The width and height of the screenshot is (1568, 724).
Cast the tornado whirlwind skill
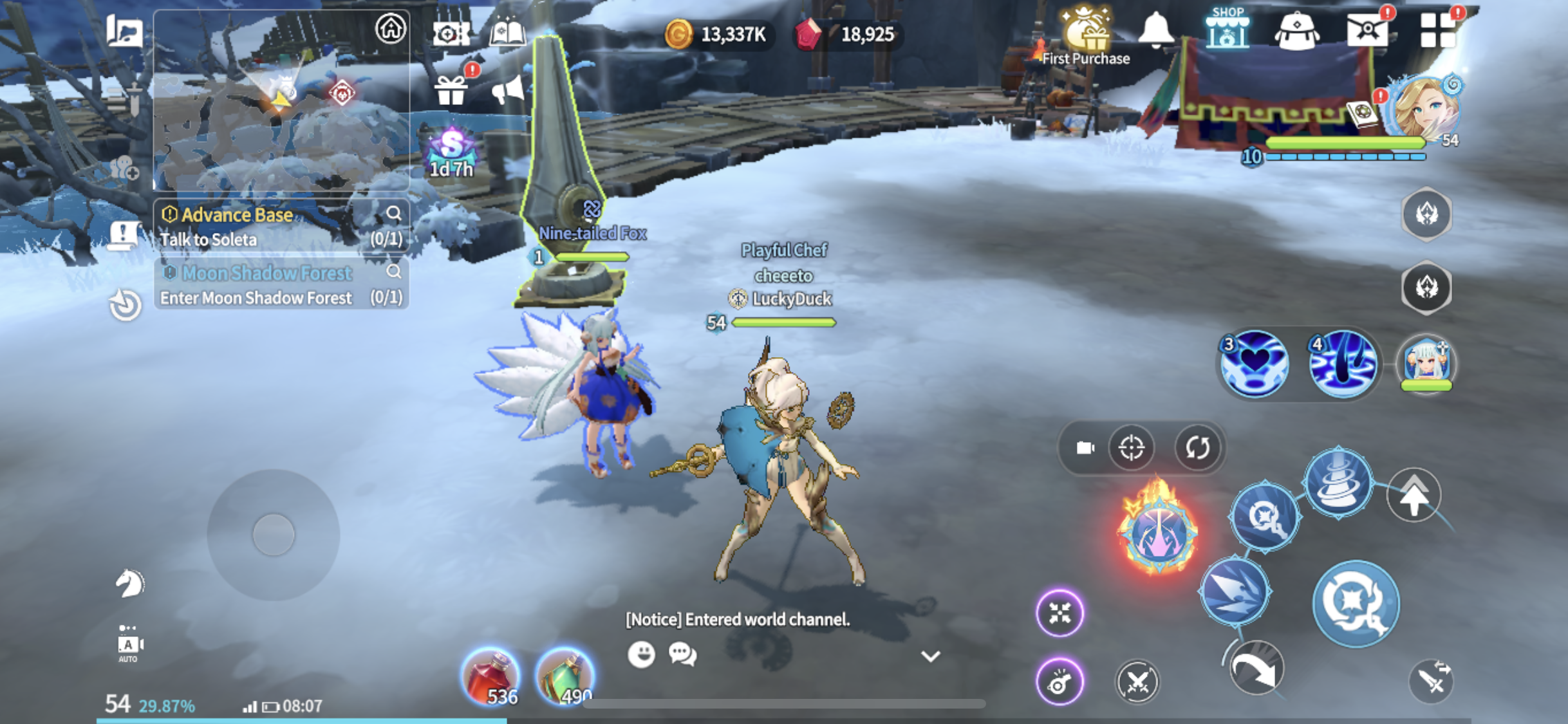(x=1338, y=482)
